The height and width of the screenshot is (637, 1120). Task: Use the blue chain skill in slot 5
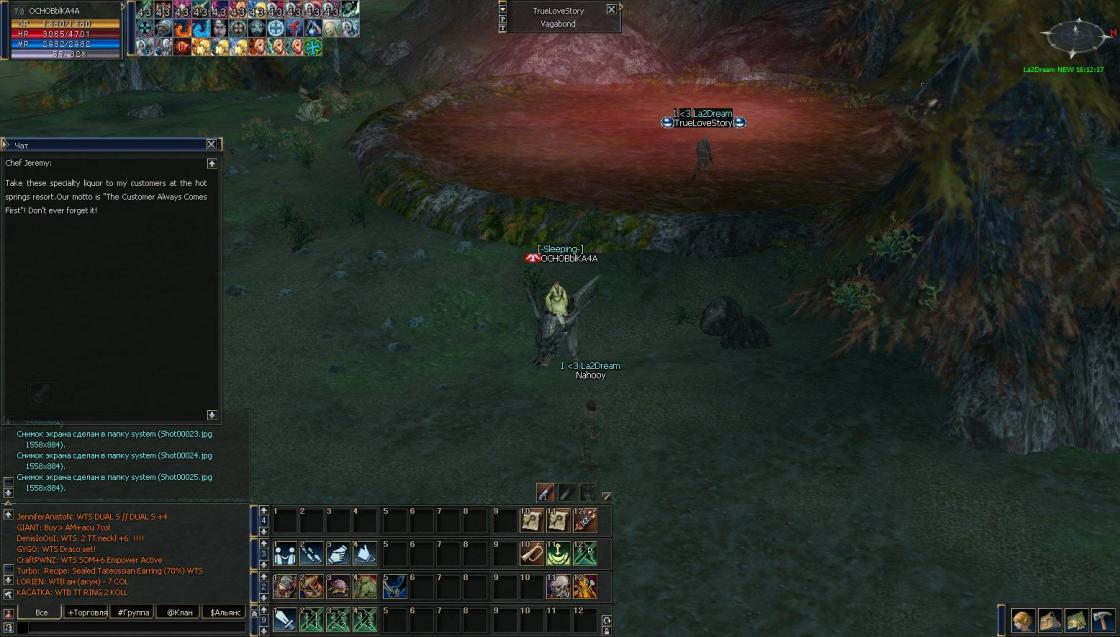(393, 587)
